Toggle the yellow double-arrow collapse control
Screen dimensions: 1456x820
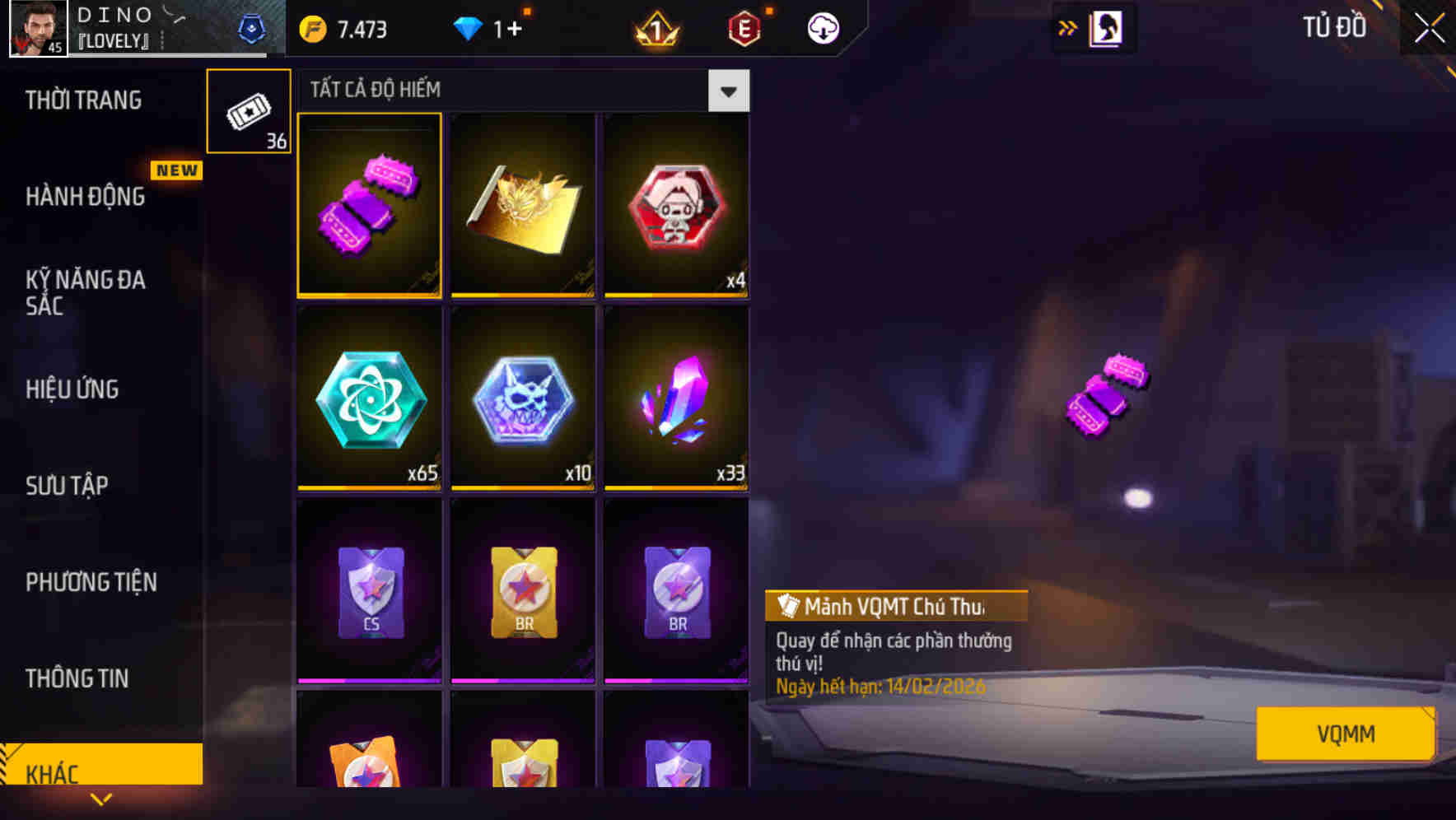(1067, 26)
